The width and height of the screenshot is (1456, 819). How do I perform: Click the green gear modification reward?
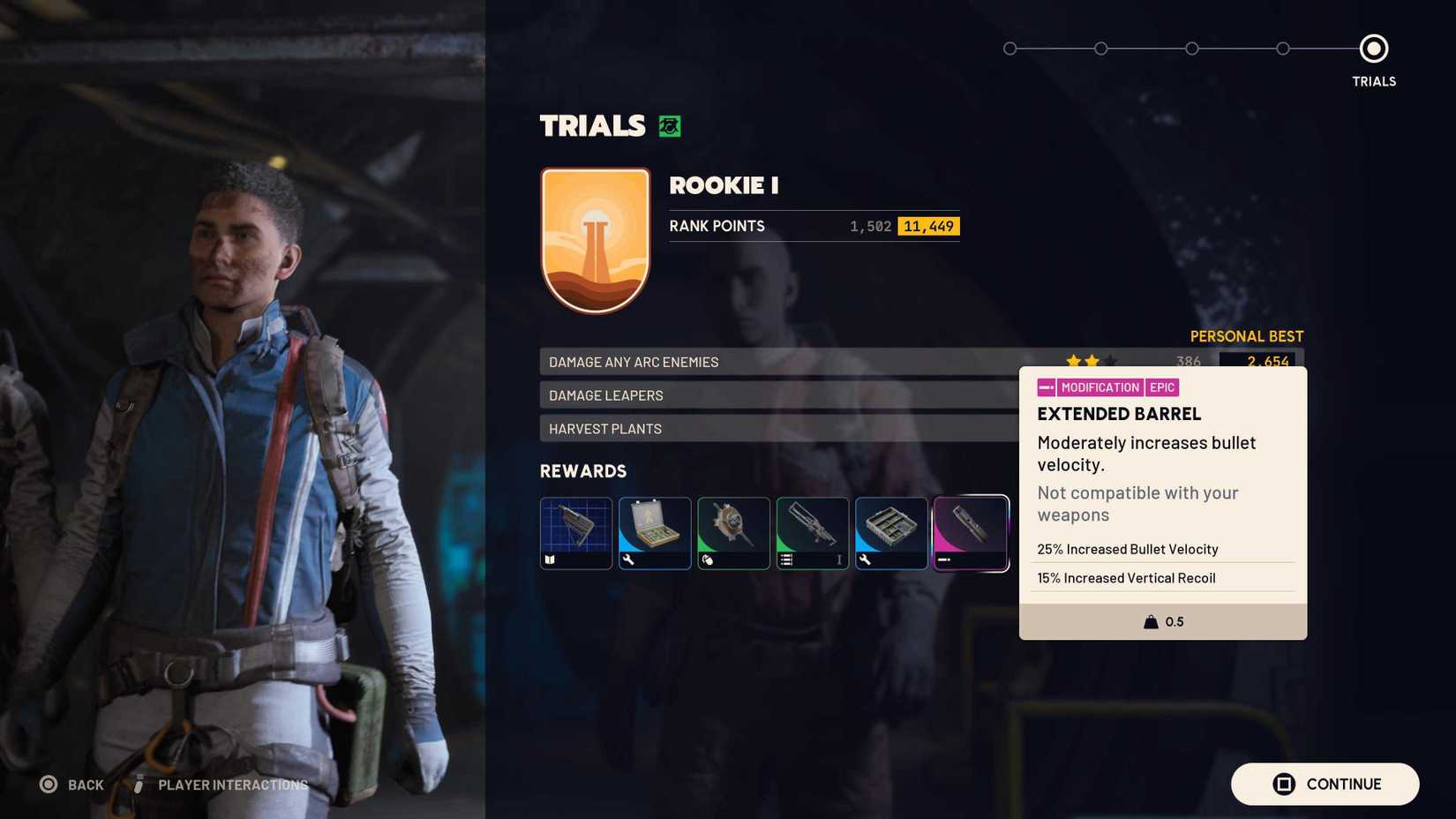point(733,533)
